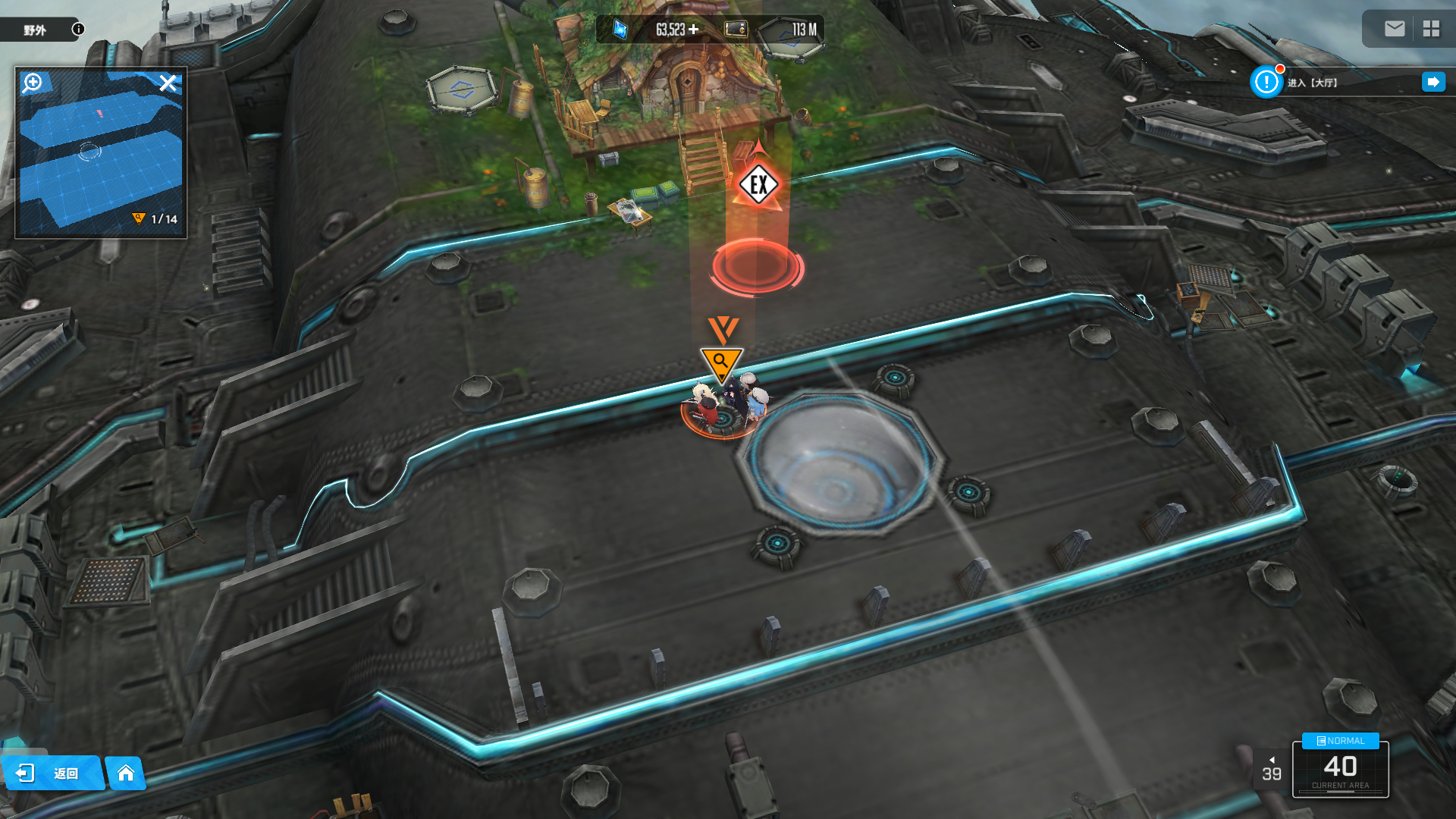
Task: Follow the 进入【大厅】 quest arrow
Action: pos(1433,82)
